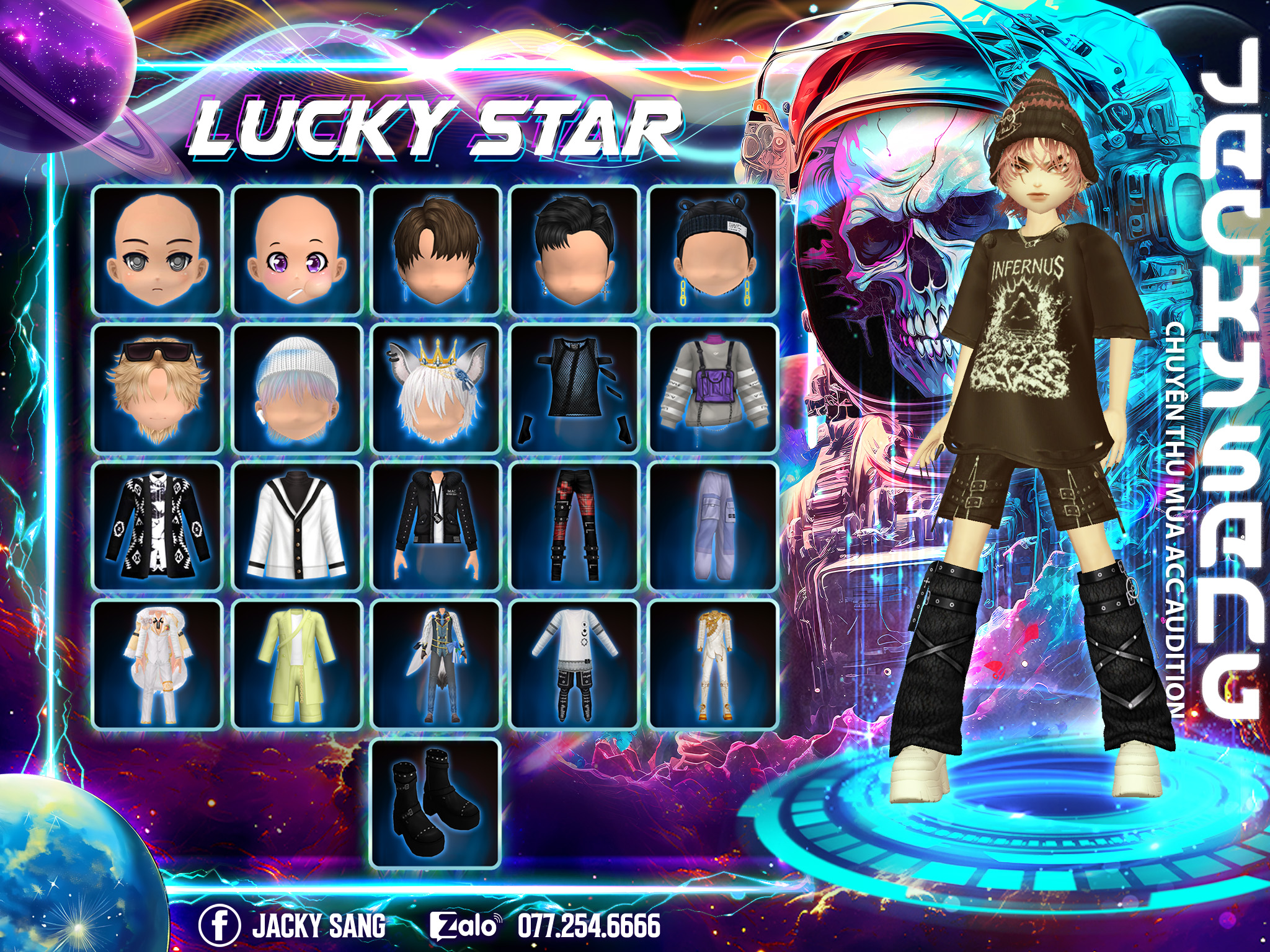Pick the white knit beanie hairstyle

pos(297,389)
